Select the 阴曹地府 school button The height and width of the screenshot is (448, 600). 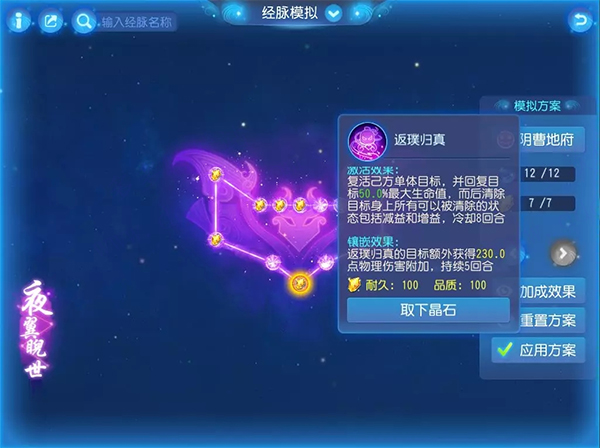(x=549, y=139)
